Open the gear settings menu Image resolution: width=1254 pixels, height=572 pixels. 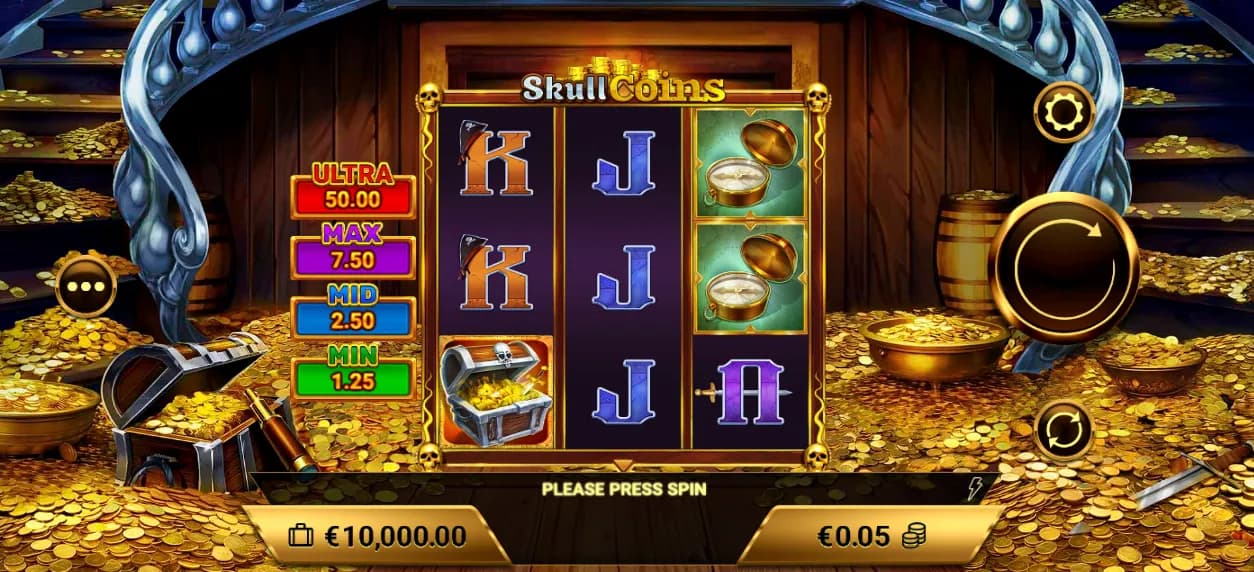coord(1064,113)
